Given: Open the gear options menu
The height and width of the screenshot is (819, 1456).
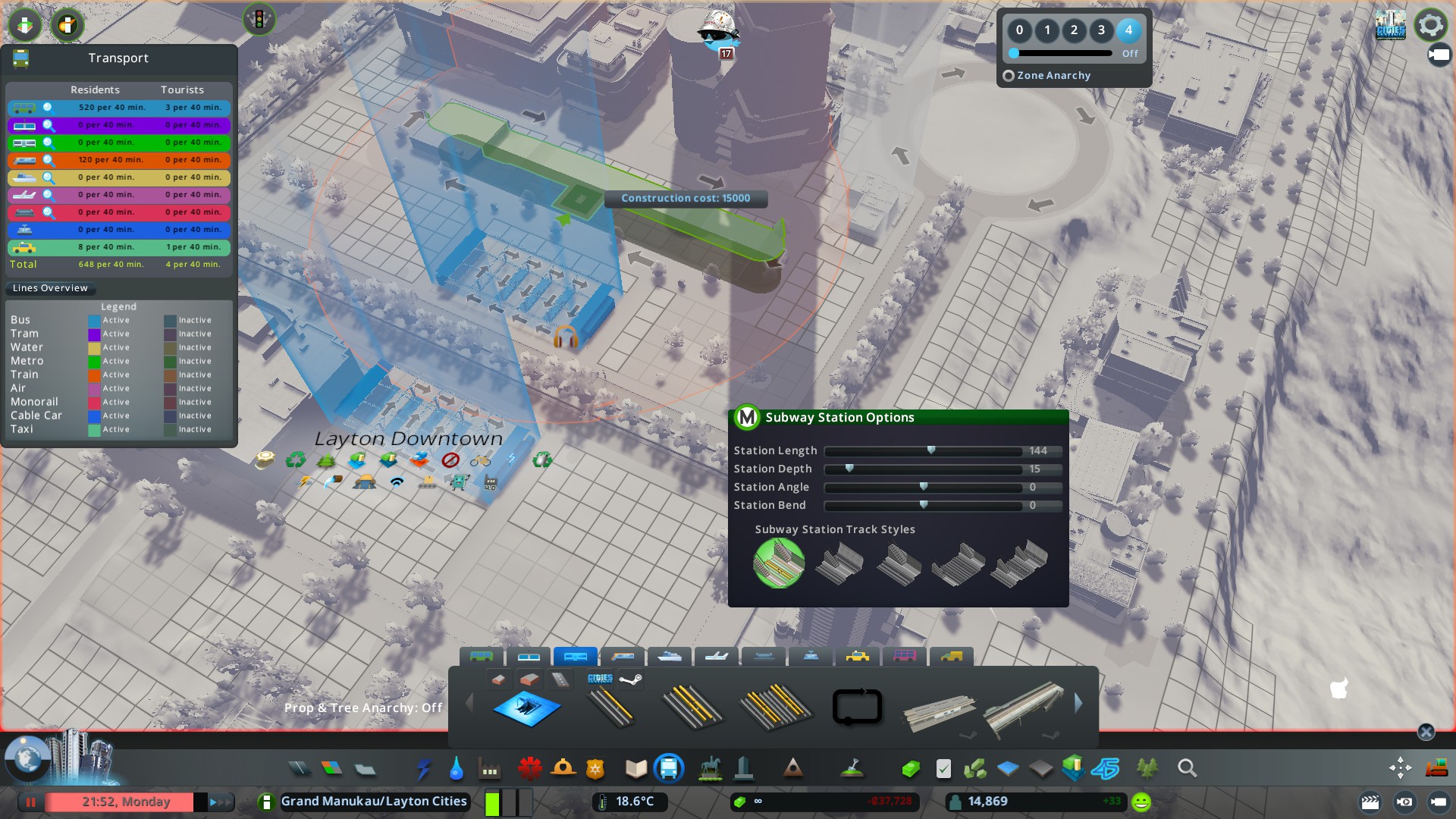Looking at the screenshot, I should tap(1430, 25).
